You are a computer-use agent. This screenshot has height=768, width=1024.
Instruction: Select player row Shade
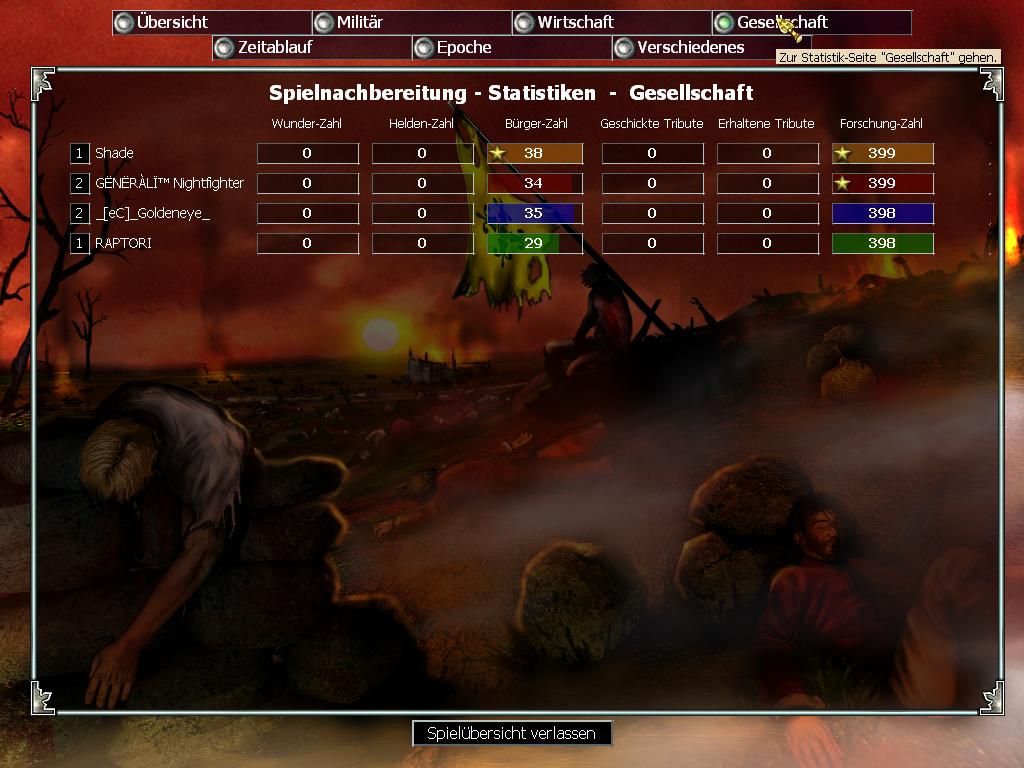[x=114, y=153]
